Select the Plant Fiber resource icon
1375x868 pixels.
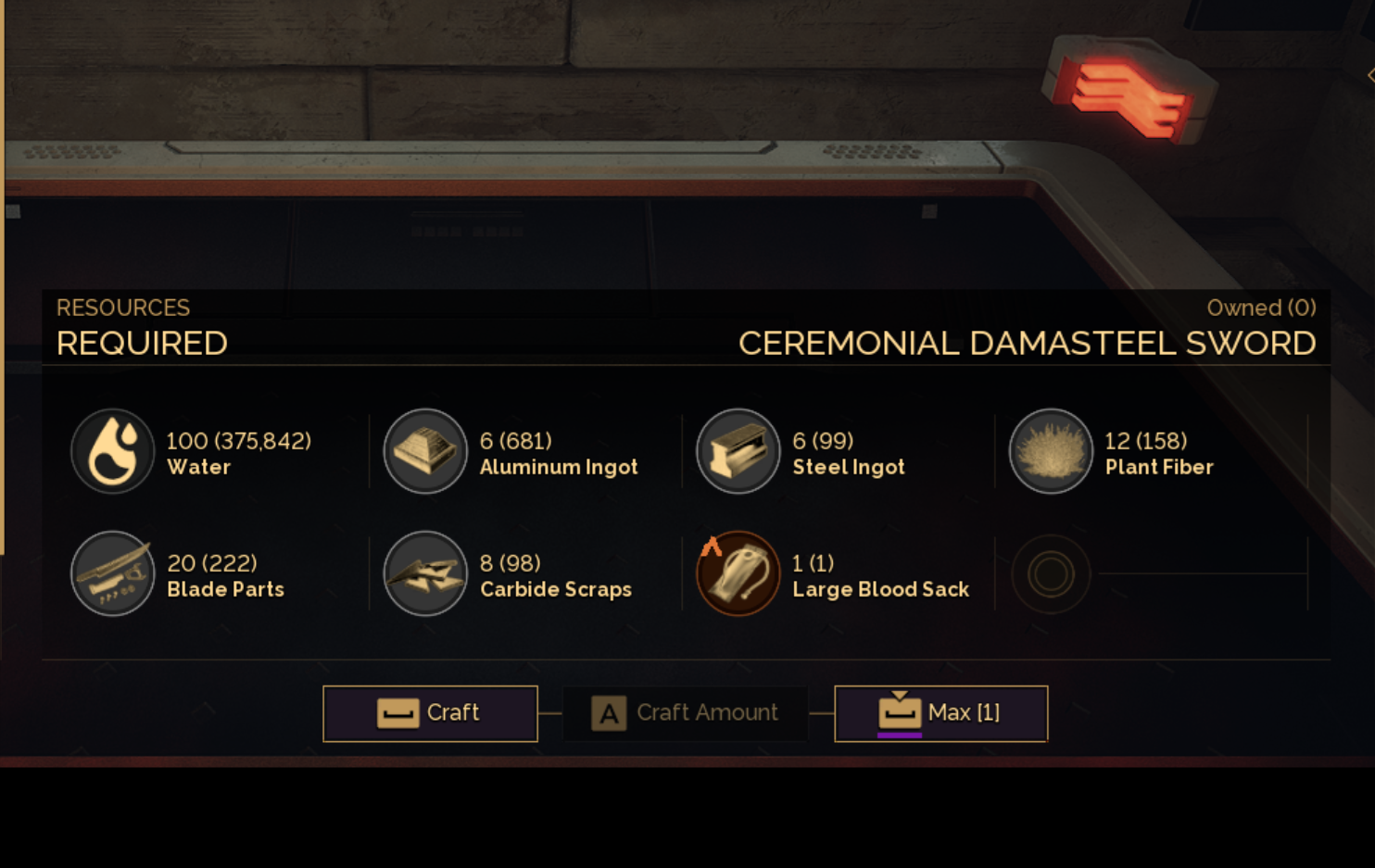[x=1051, y=451]
